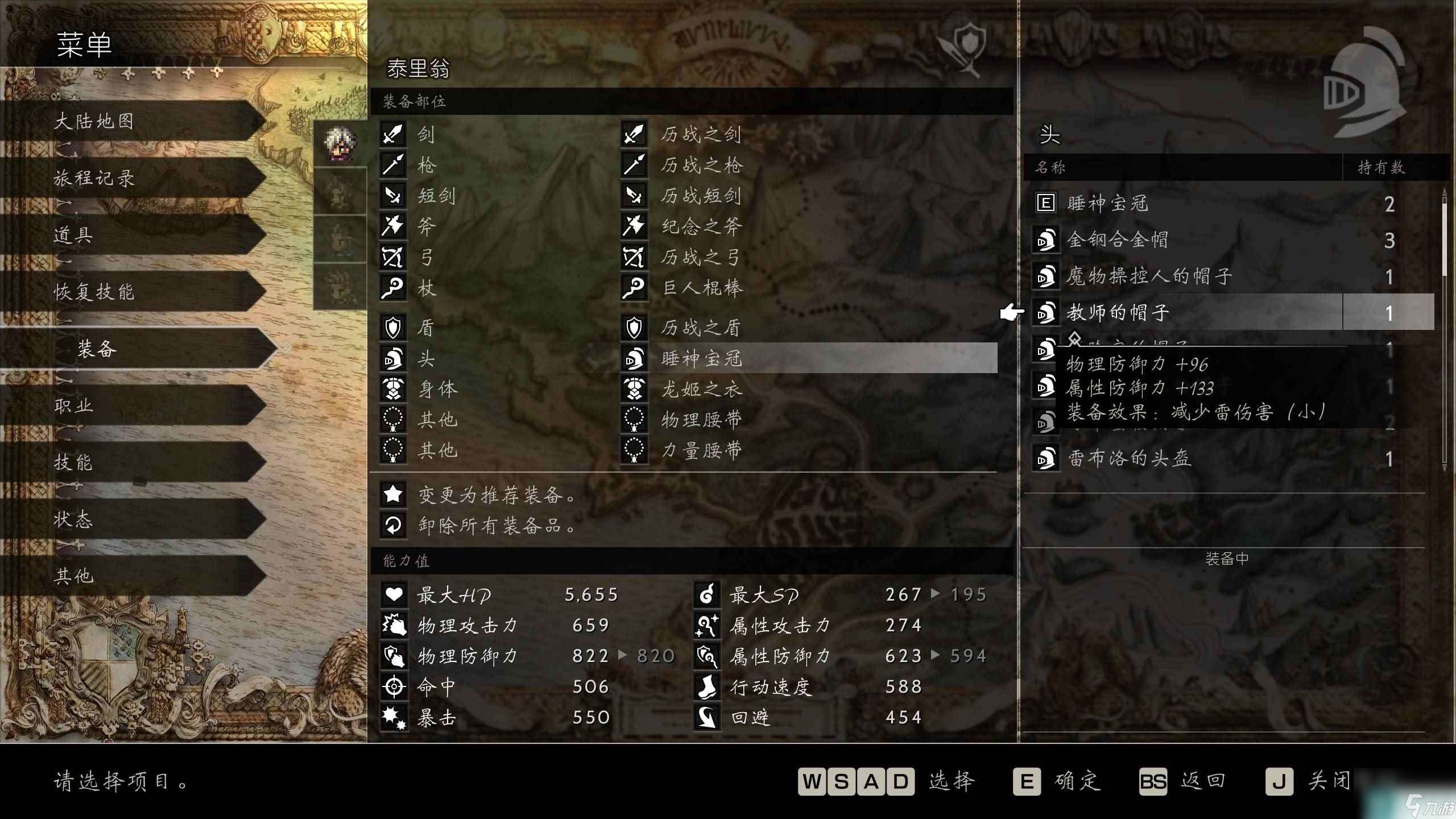Select the shield slot icon

[x=394, y=328]
